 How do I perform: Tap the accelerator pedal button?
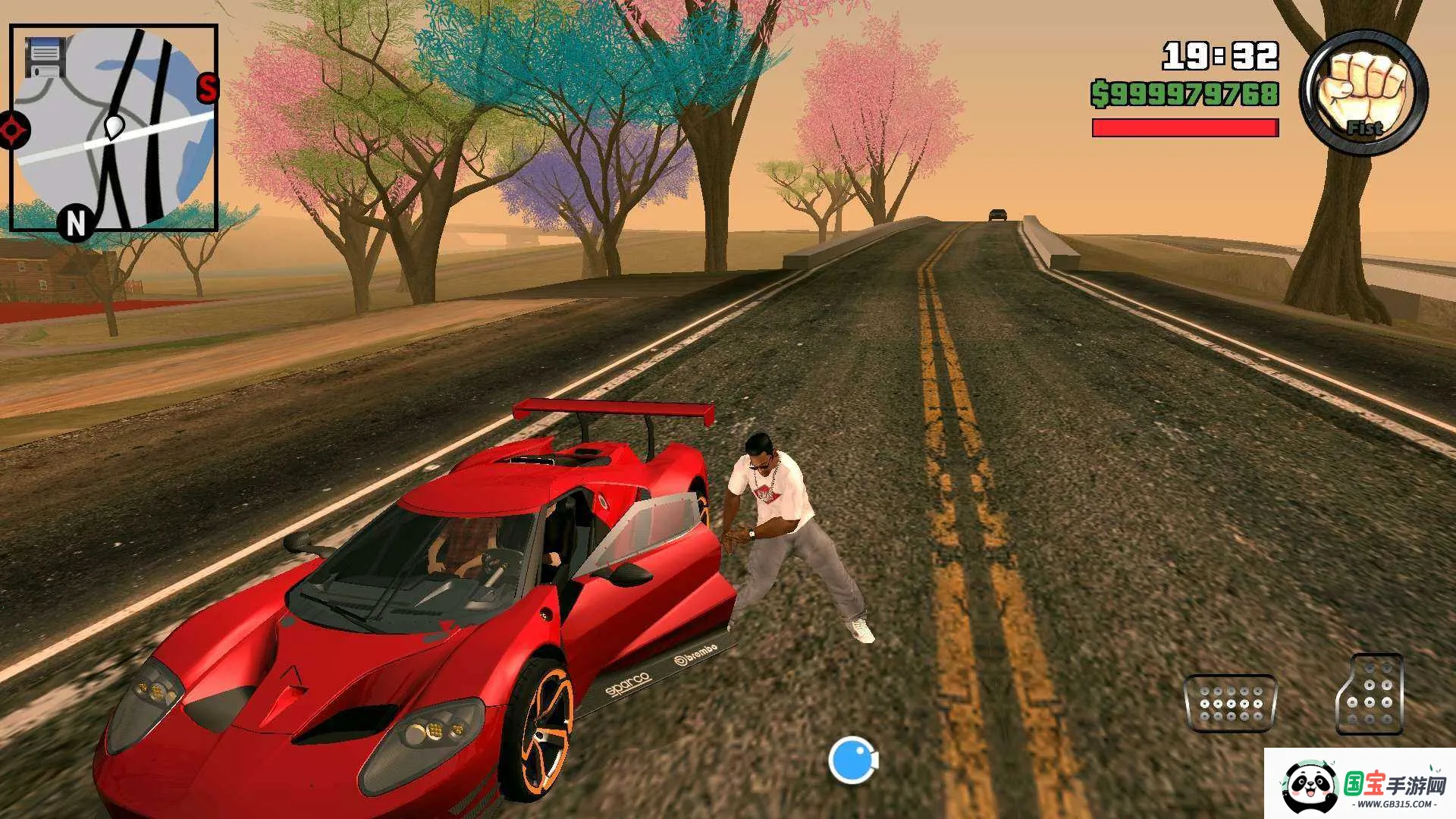point(1370,694)
